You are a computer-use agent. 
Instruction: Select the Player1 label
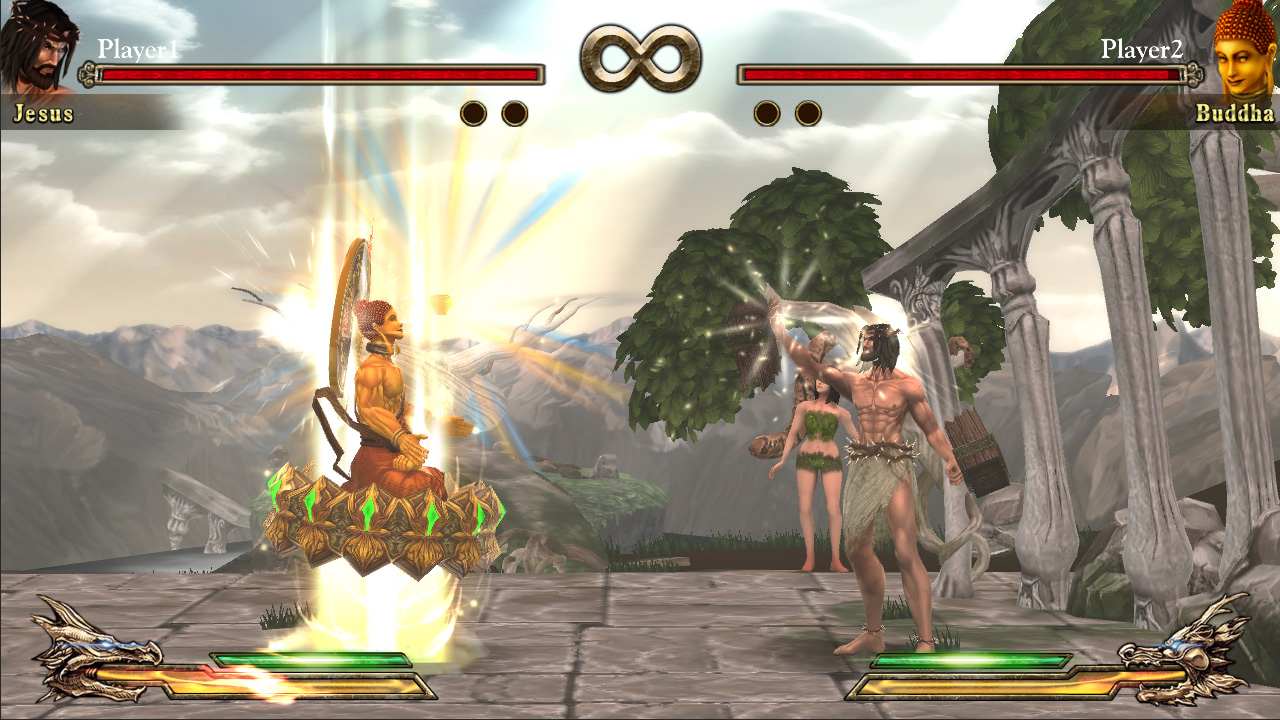[x=135, y=45]
